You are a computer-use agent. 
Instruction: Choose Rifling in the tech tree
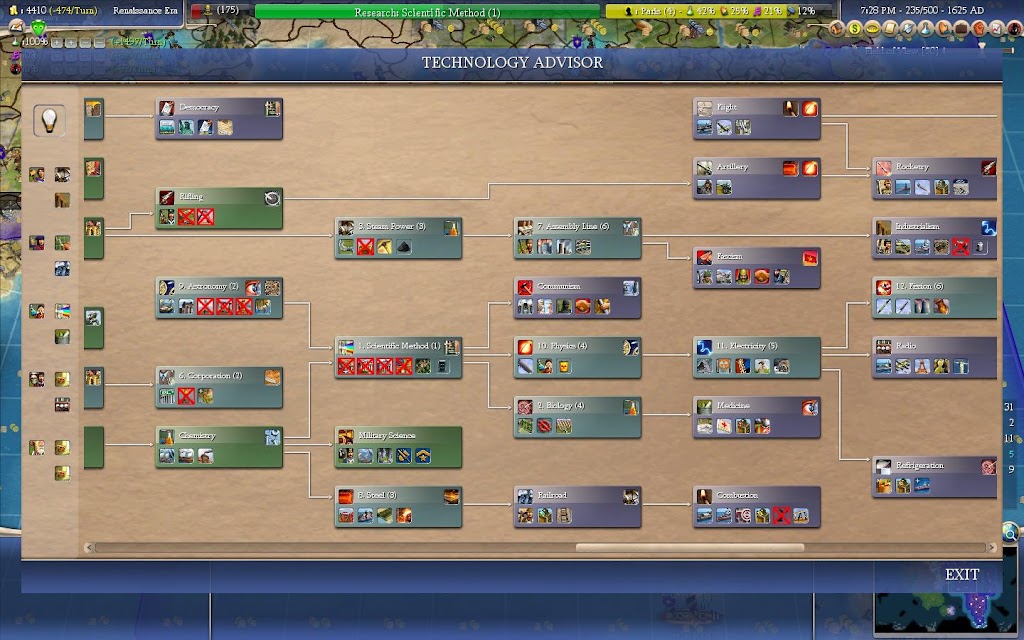(x=219, y=198)
